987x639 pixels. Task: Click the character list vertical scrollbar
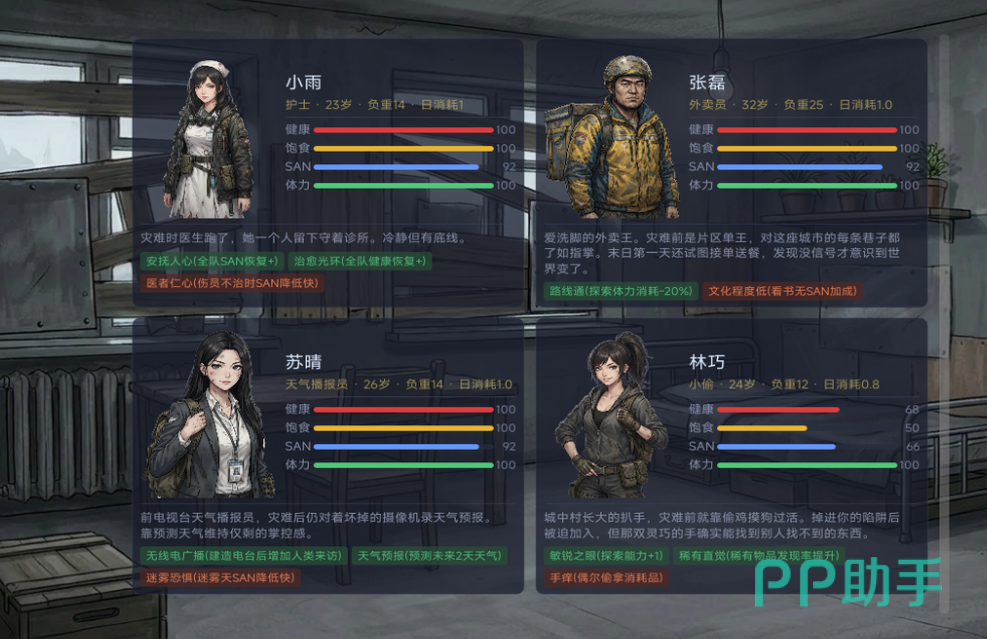pyautogui.click(x=943, y=320)
